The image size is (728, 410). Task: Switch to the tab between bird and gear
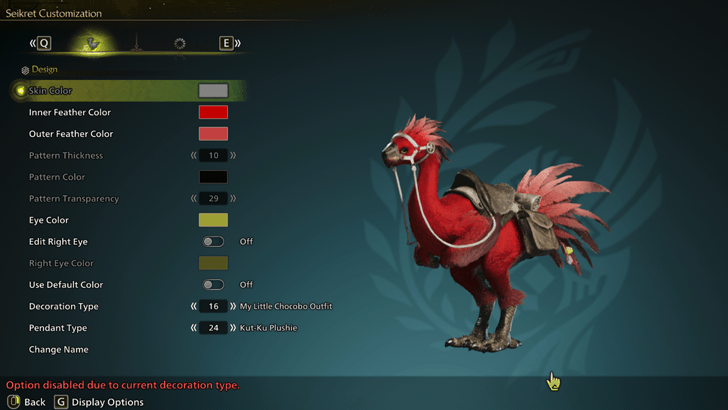pos(138,43)
